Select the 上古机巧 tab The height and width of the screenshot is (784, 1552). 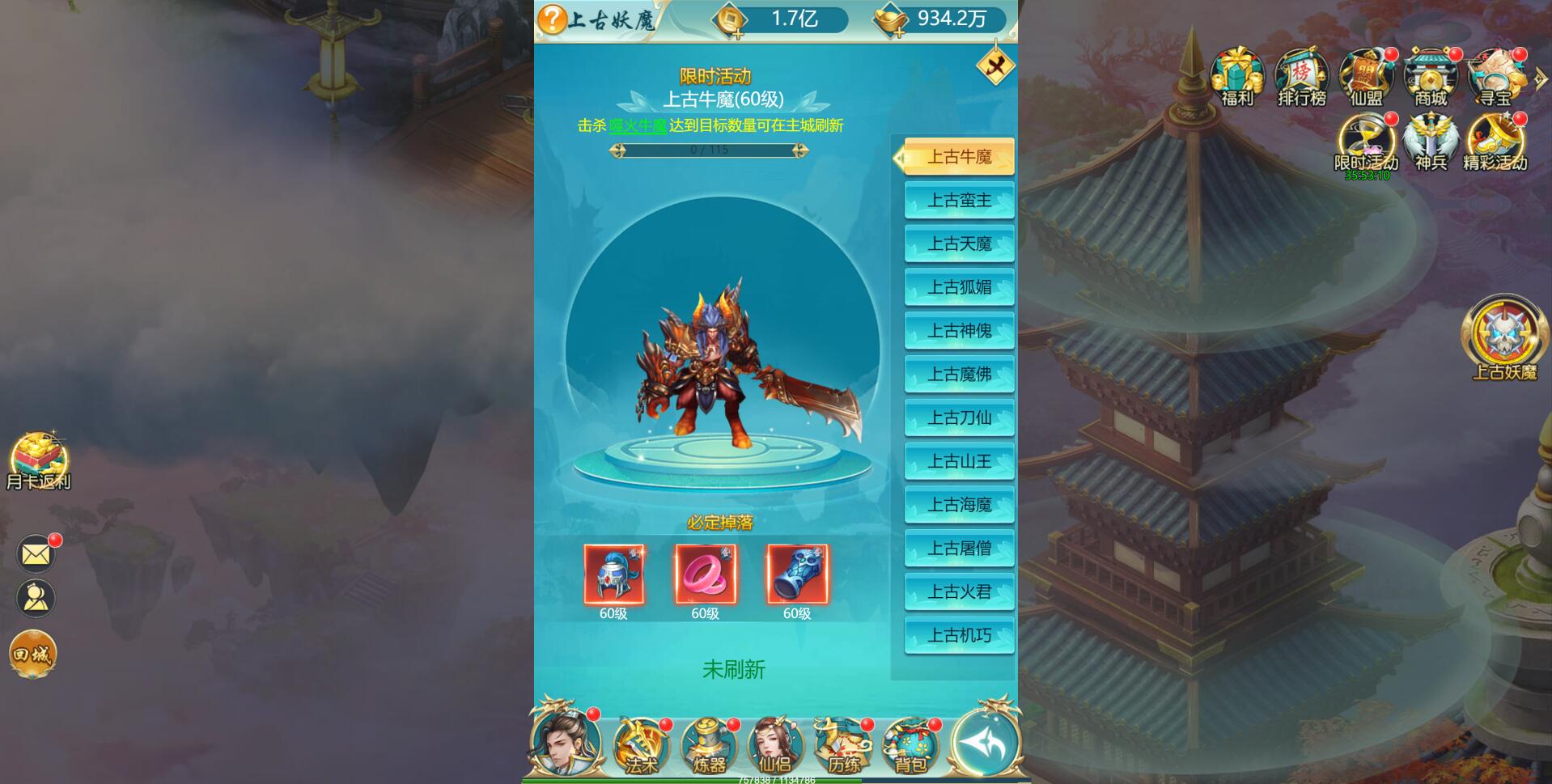(959, 636)
